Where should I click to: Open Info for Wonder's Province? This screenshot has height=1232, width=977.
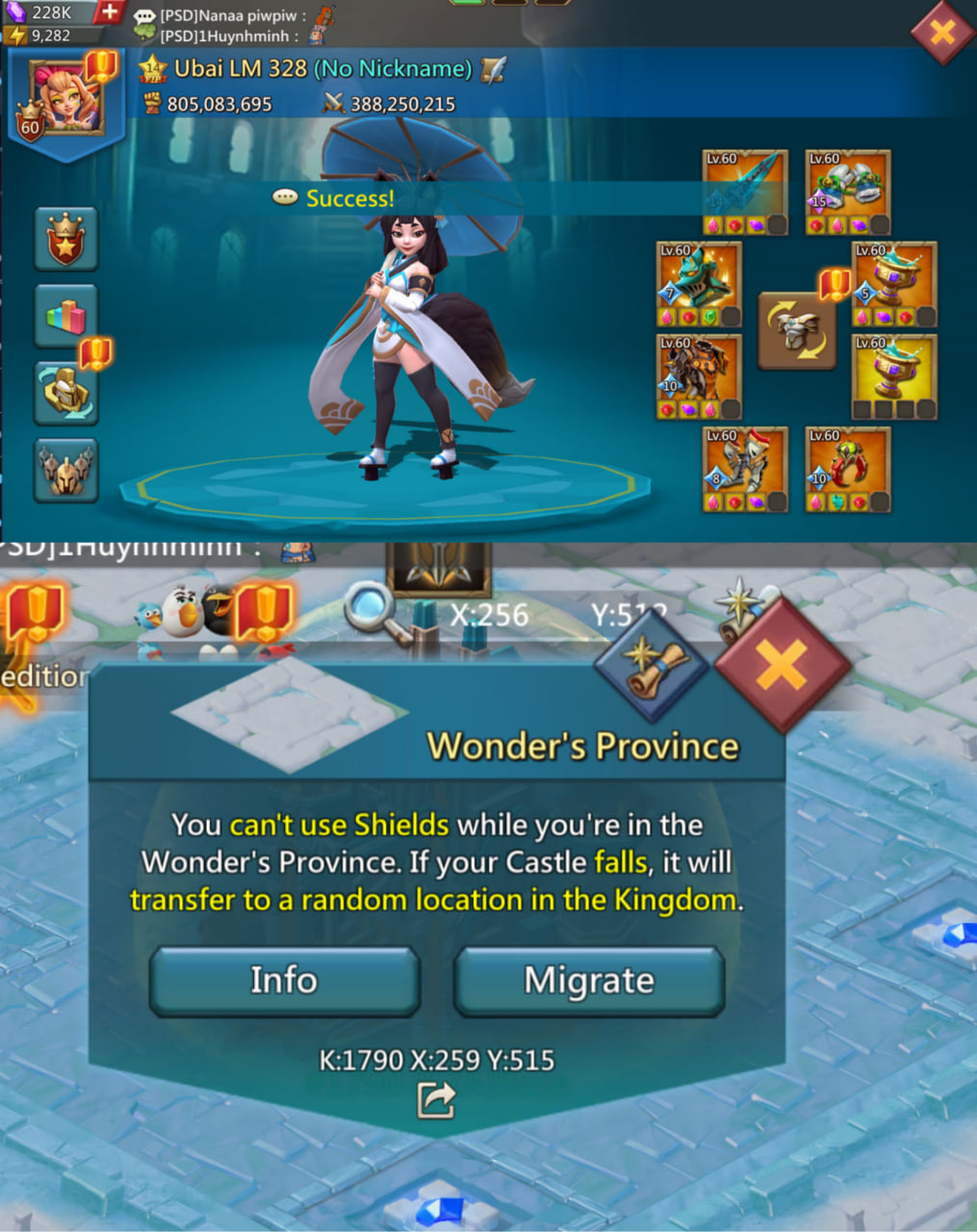(x=284, y=981)
